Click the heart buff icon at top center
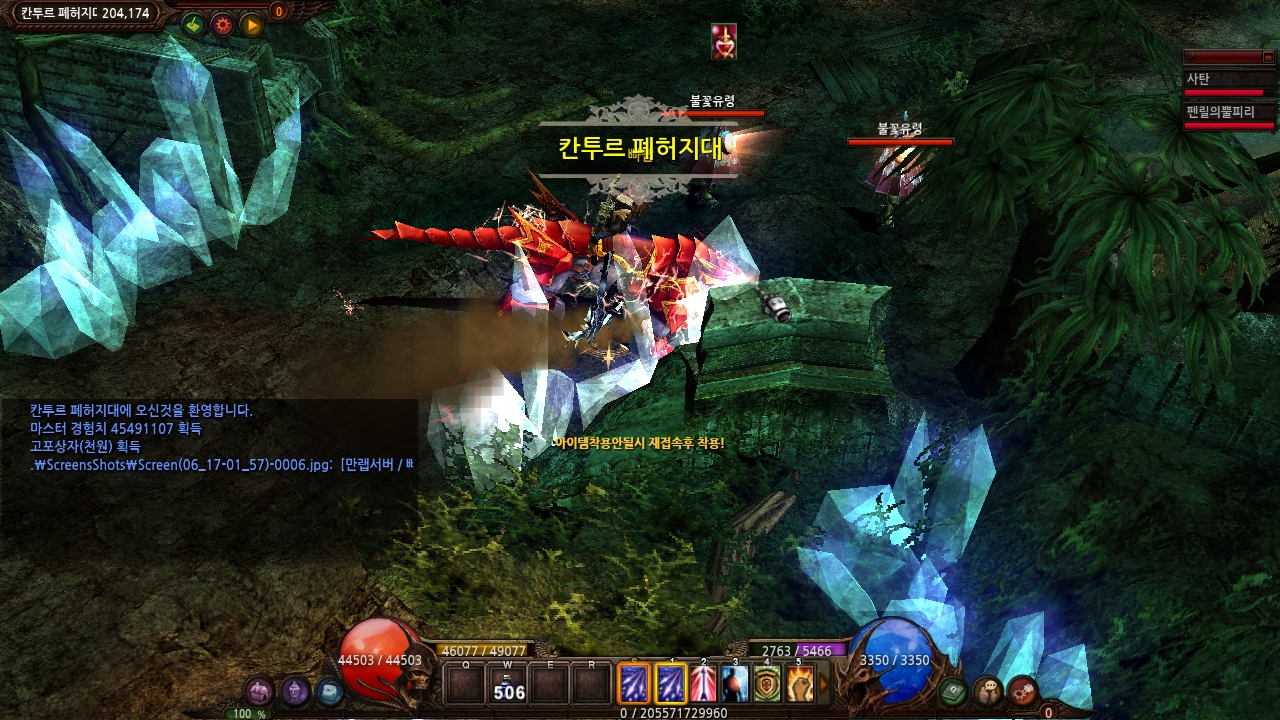The width and height of the screenshot is (1280, 720). pyautogui.click(x=723, y=40)
